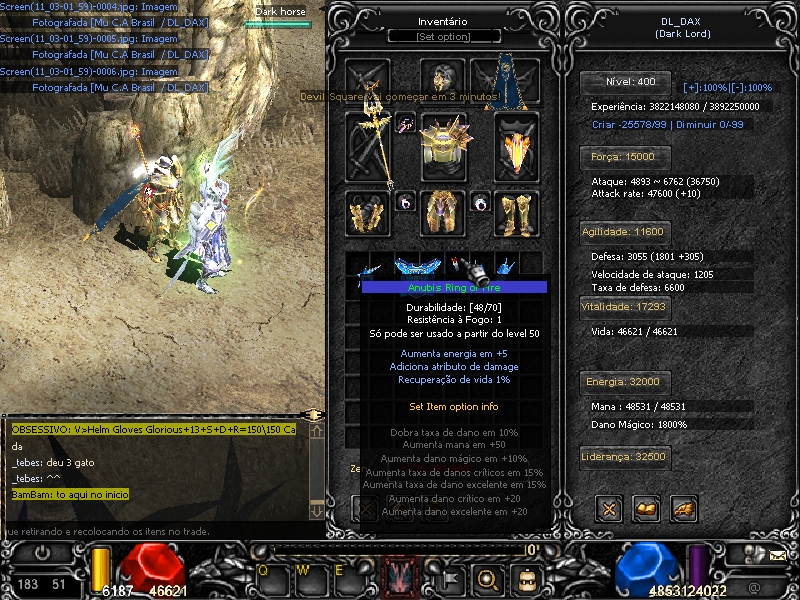Open the mail envelope icon
This screenshot has height=600, width=800.
[x=778, y=553]
